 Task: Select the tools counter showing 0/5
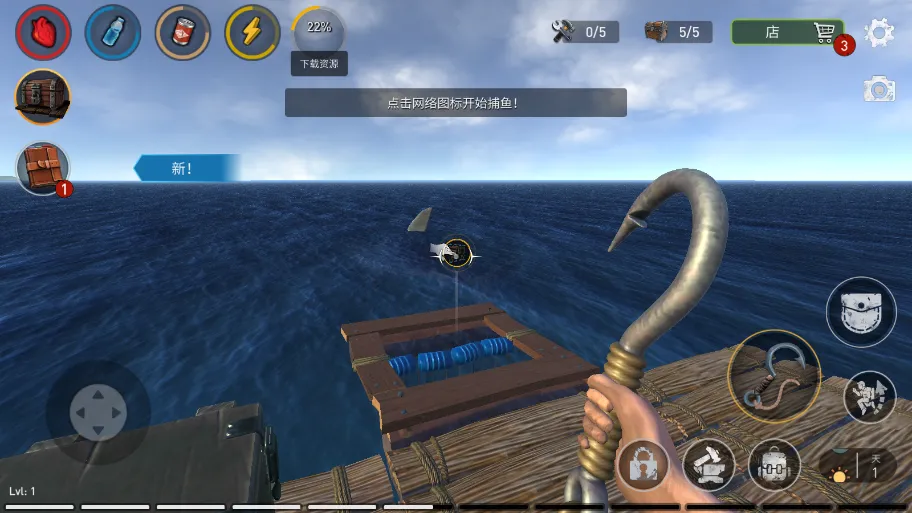tap(584, 32)
